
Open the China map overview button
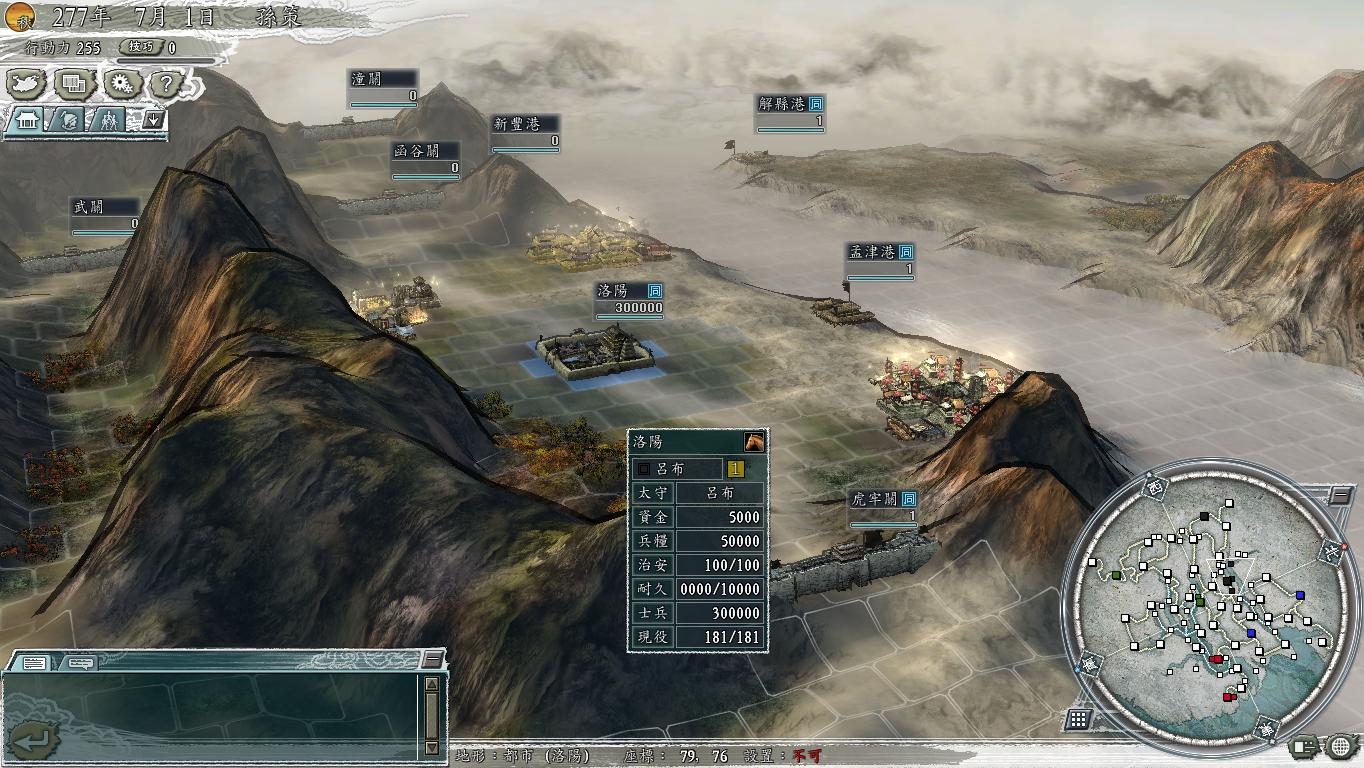click(28, 84)
